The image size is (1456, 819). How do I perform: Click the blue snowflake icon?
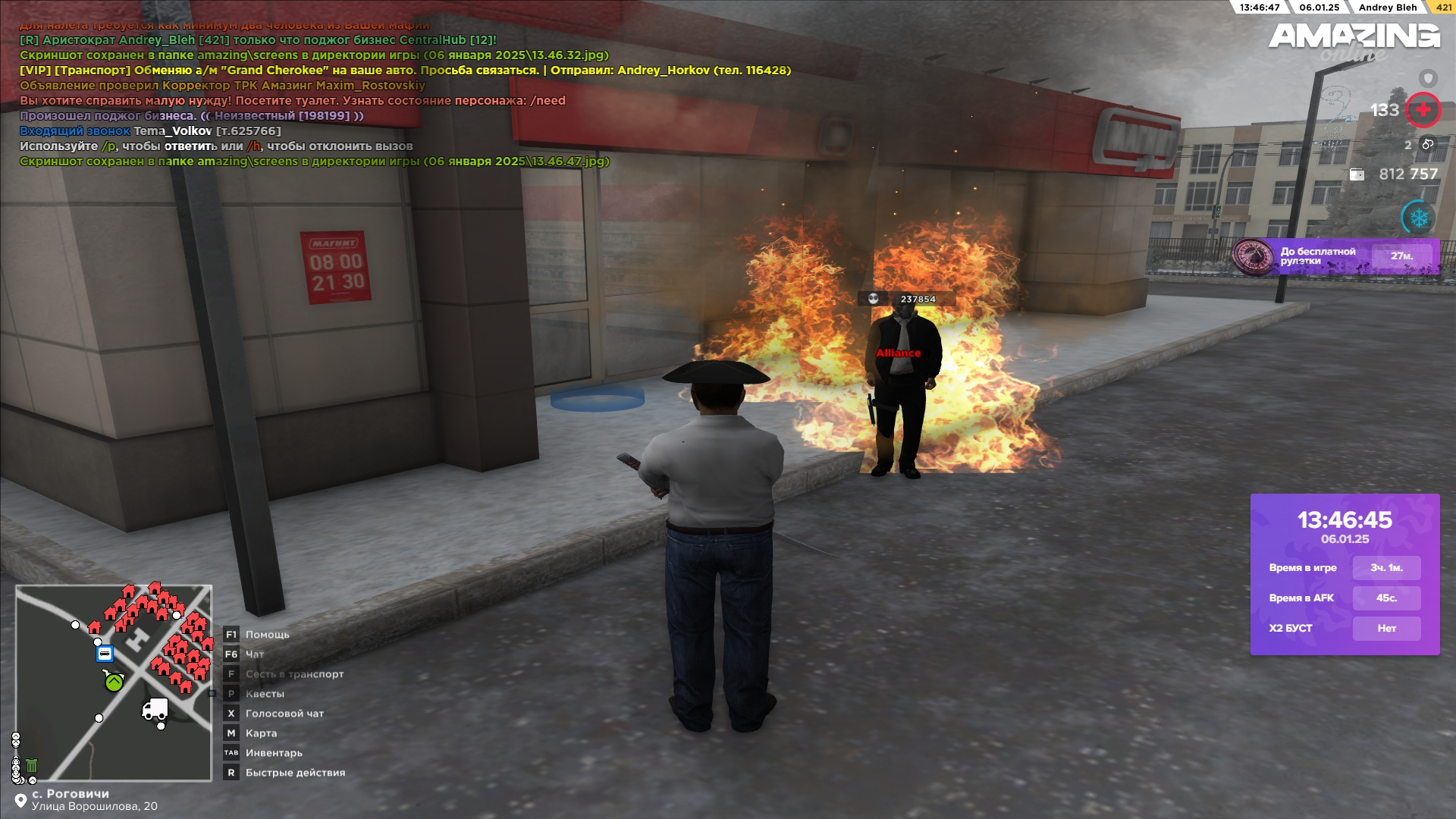point(1418,218)
